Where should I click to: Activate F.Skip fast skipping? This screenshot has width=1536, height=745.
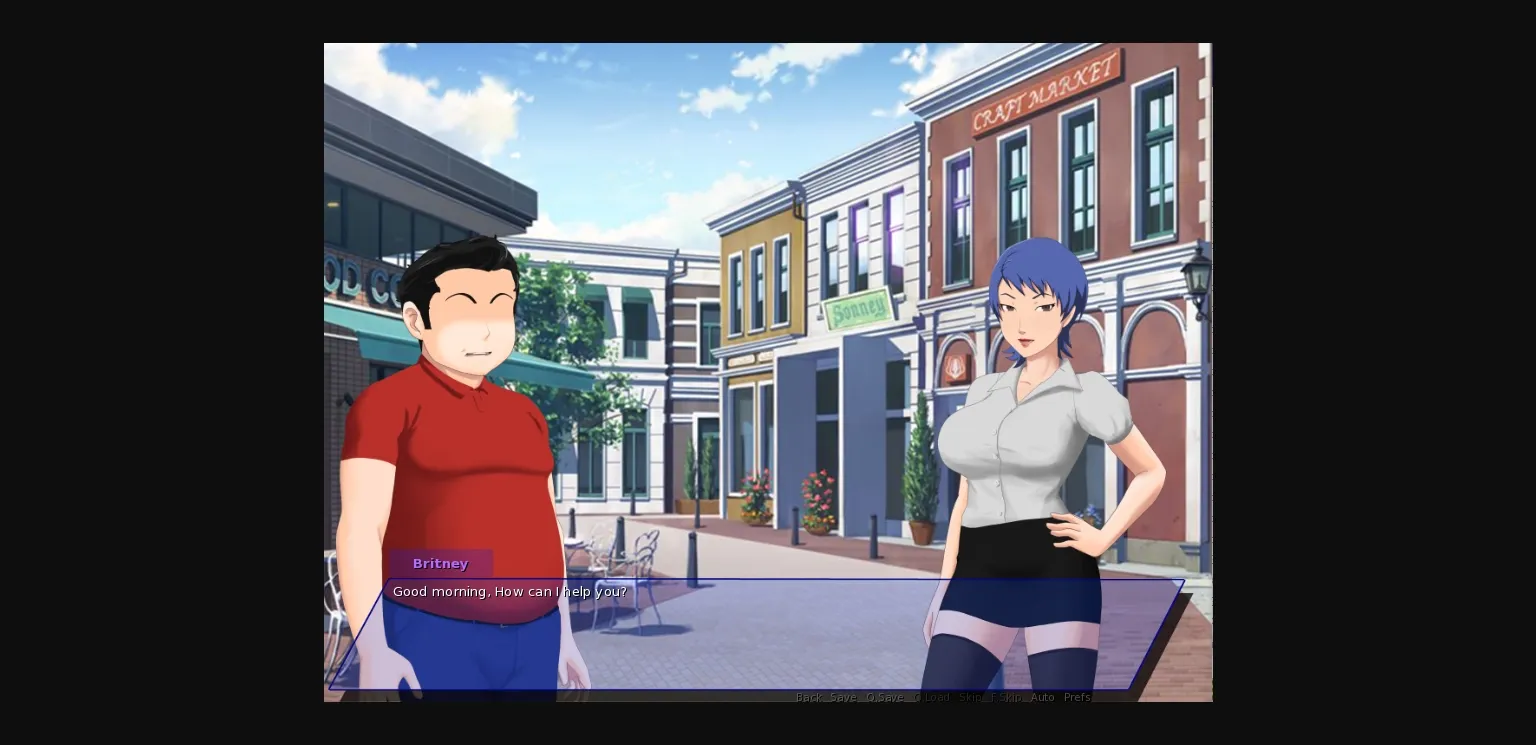coord(1005,697)
